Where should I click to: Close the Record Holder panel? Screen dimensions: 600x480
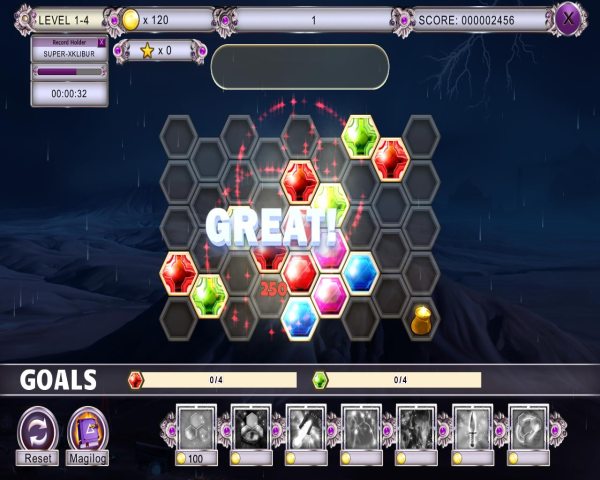coord(100,43)
